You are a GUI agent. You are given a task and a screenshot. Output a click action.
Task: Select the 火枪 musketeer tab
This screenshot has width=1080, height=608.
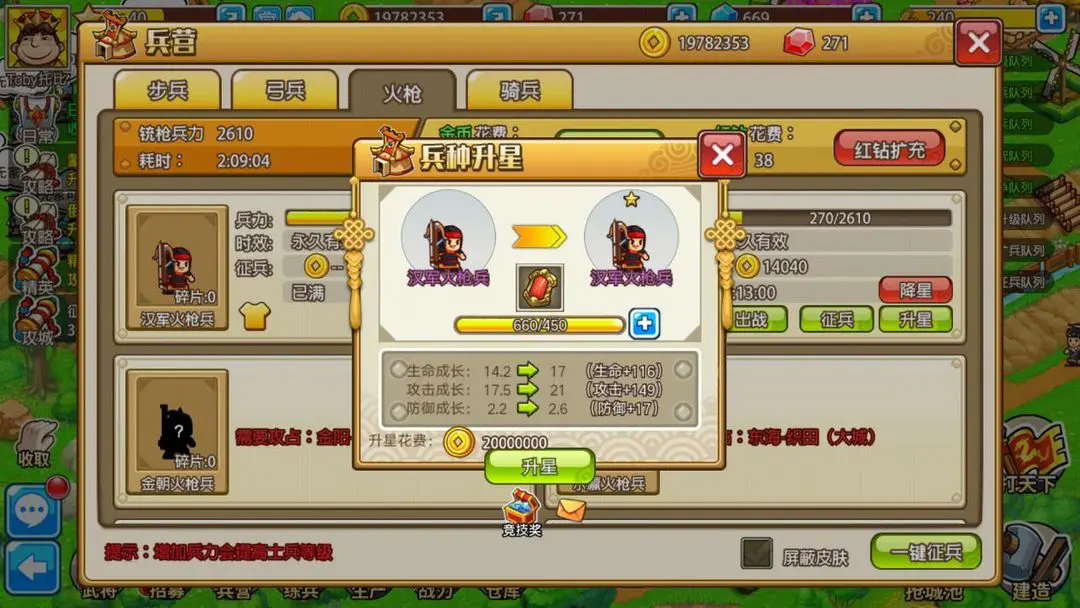click(x=402, y=93)
